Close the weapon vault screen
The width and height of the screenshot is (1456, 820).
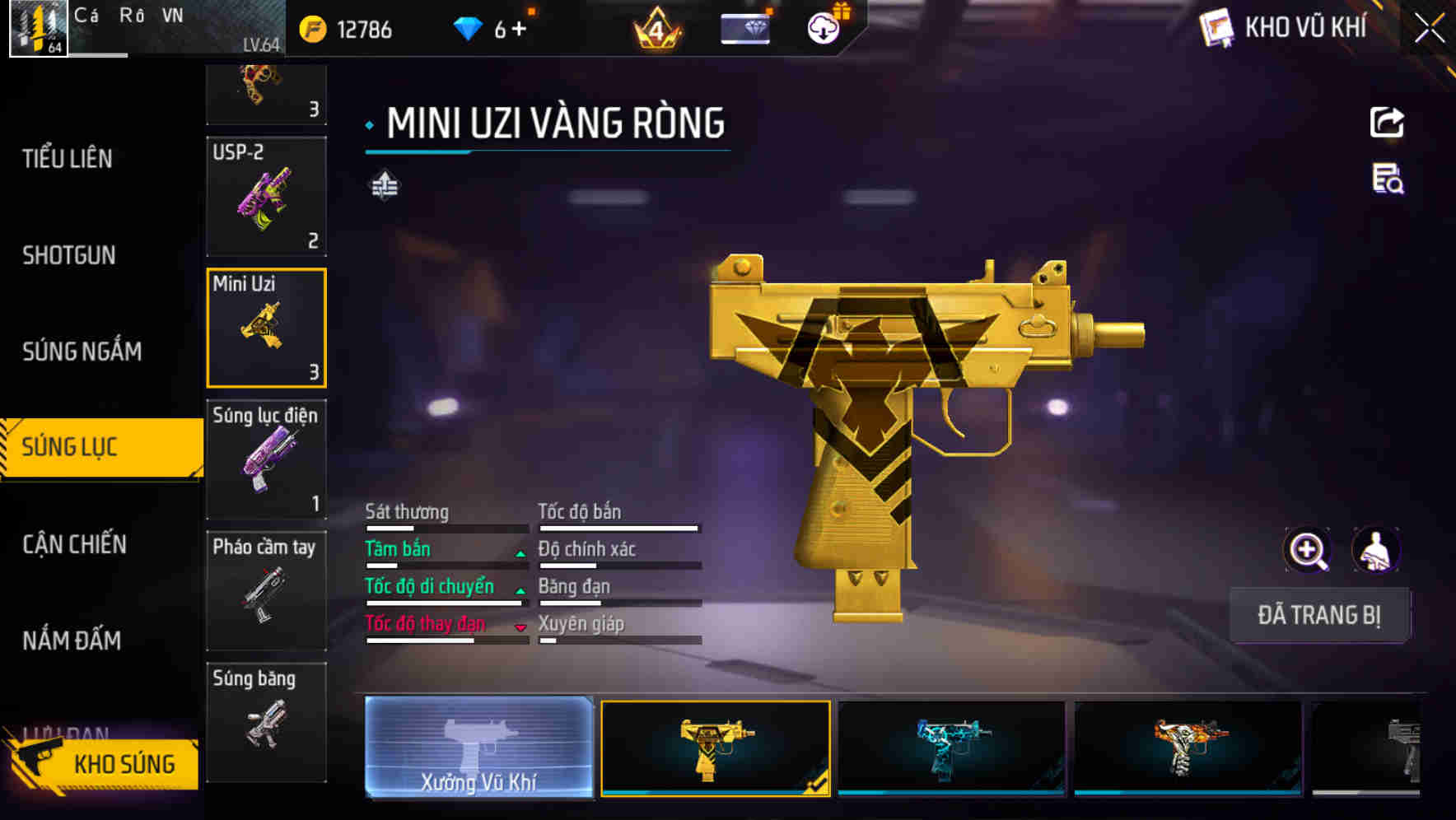tap(1429, 29)
